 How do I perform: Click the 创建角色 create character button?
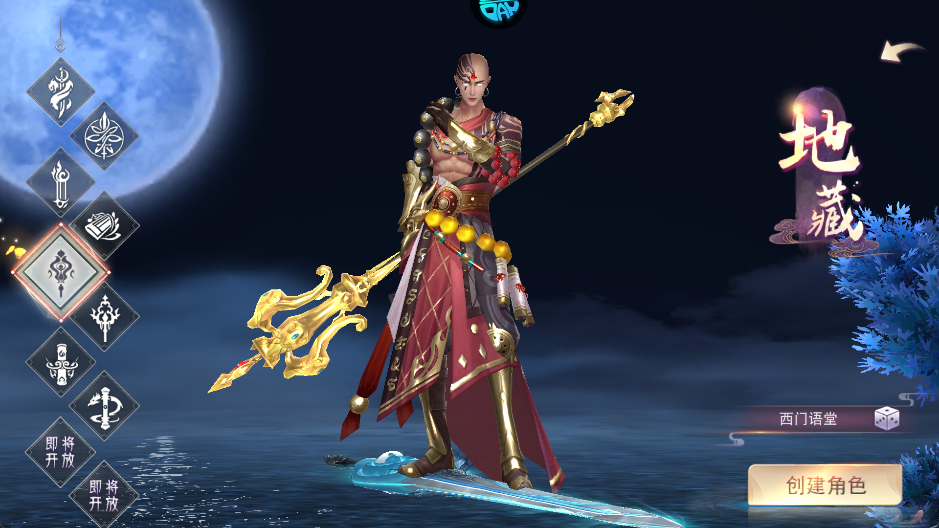[825, 486]
